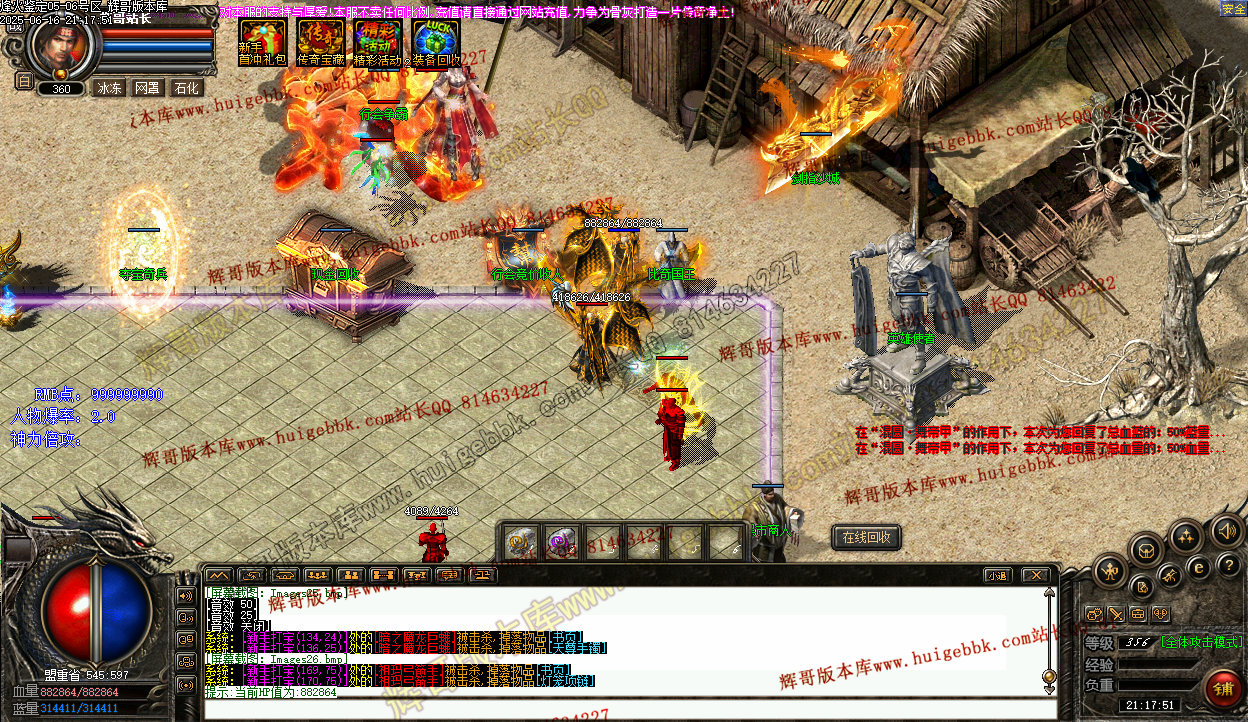Open the red 铺 shop button
This screenshot has width=1248, height=722.
coord(1223,689)
